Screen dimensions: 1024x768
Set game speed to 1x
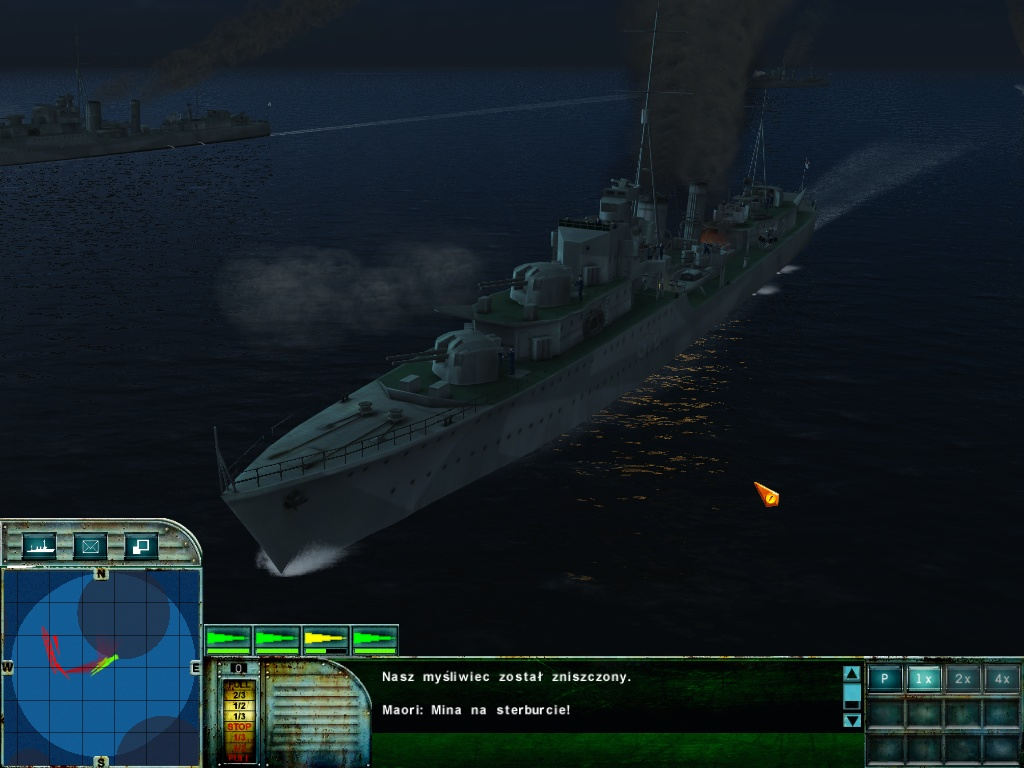coord(924,678)
